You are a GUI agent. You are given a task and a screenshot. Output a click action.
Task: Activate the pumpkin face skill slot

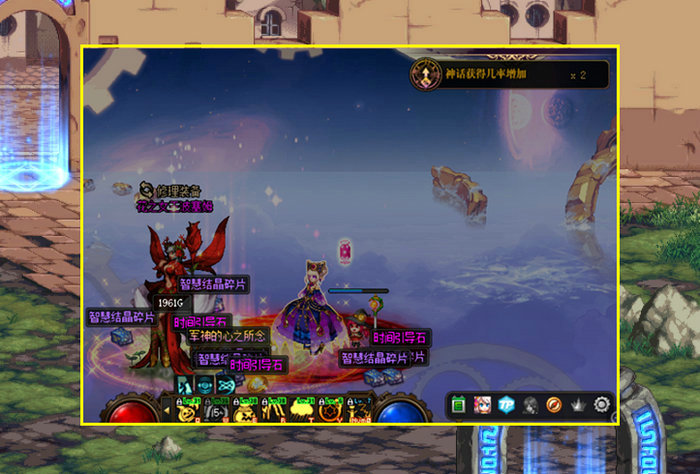(187, 409)
